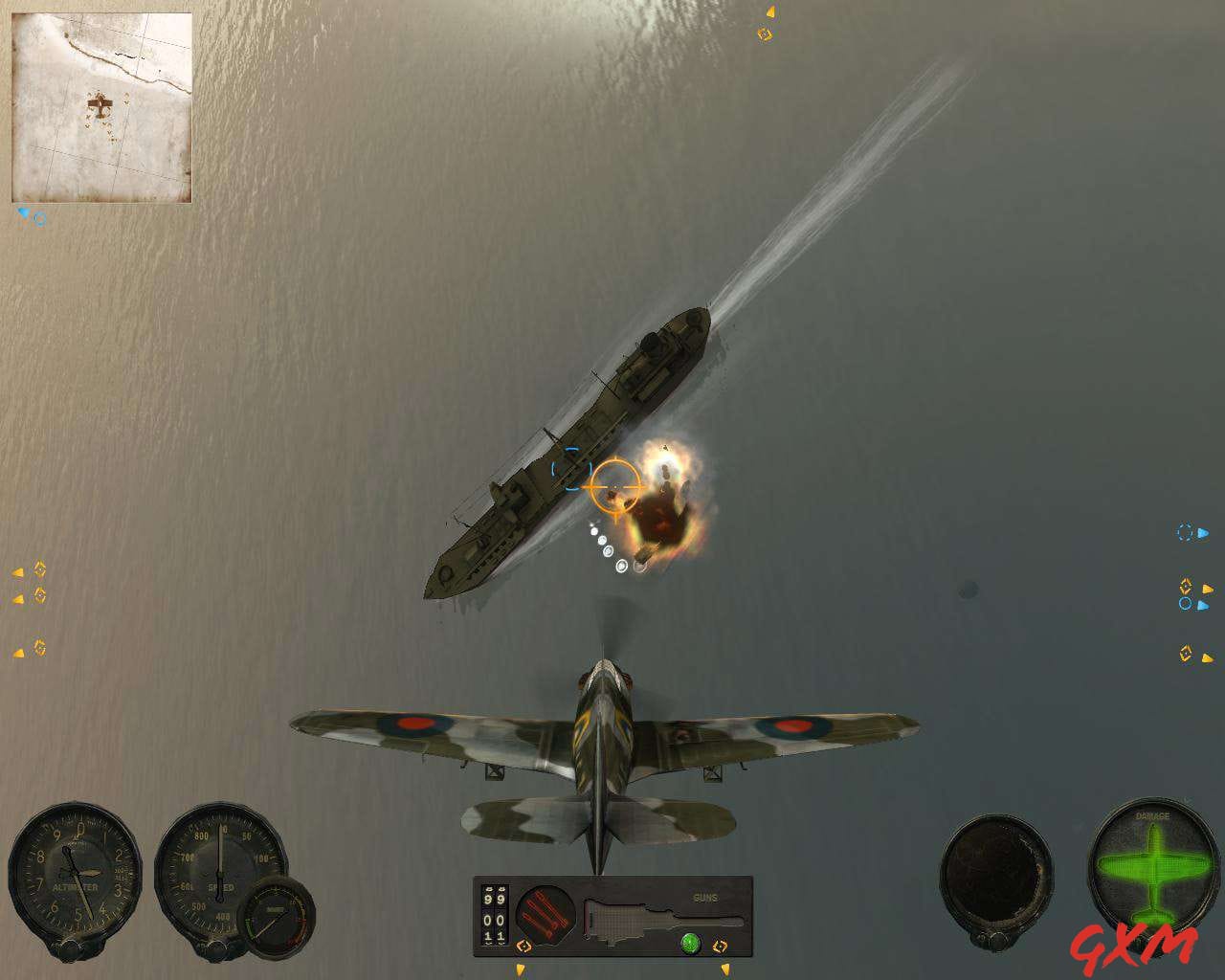Select the GUNS panel label
1225x980 pixels.
pyautogui.click(x=704, y=896)
